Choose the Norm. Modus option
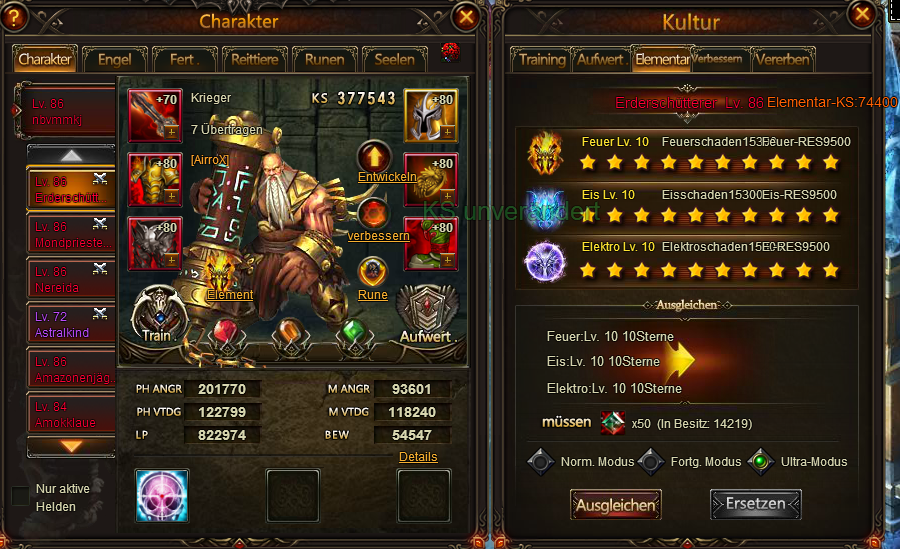900x549 pixels. click(542, 462)
